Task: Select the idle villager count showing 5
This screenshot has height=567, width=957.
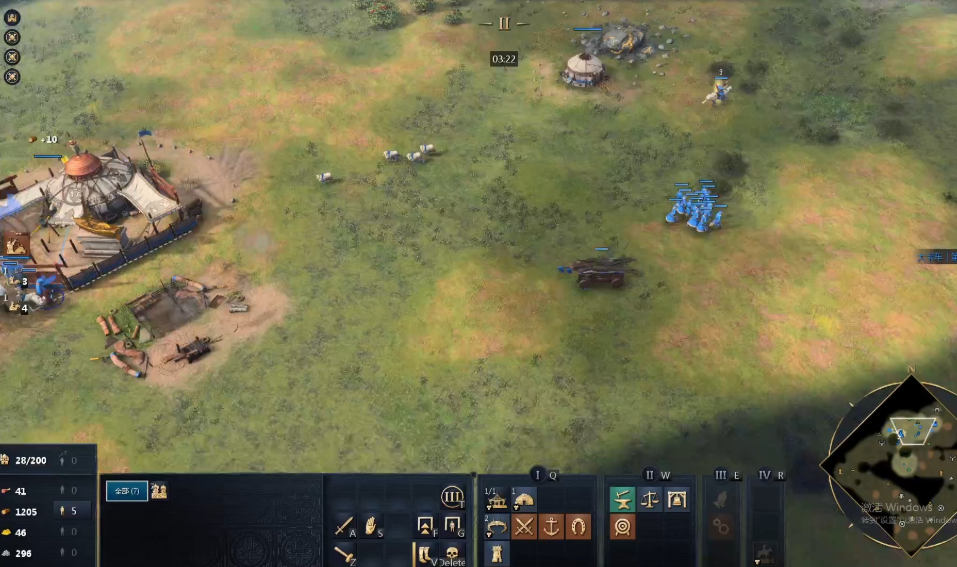Action: click(x=73, y=511)
